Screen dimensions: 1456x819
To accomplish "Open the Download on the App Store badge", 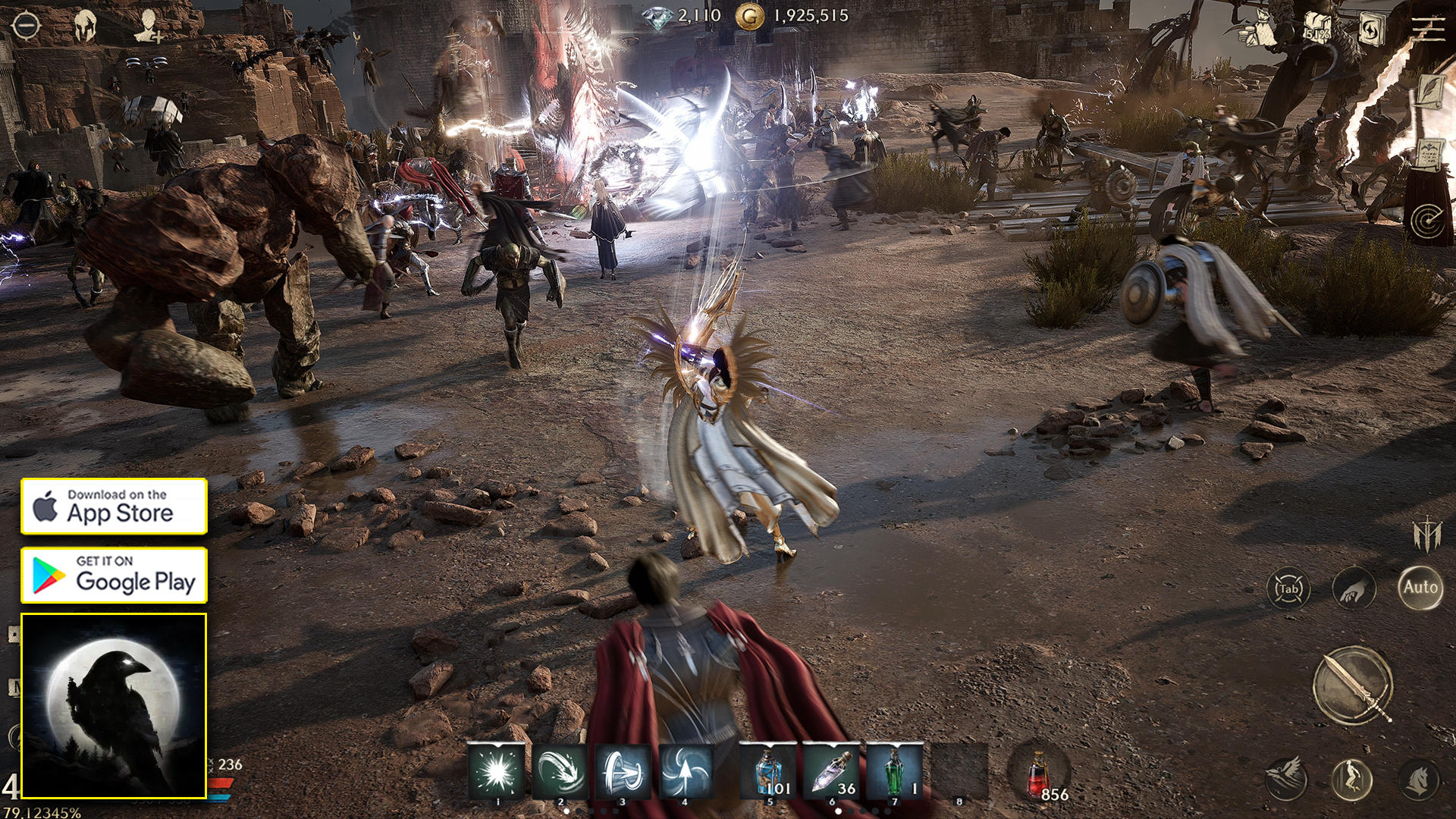I will point(114,506).
